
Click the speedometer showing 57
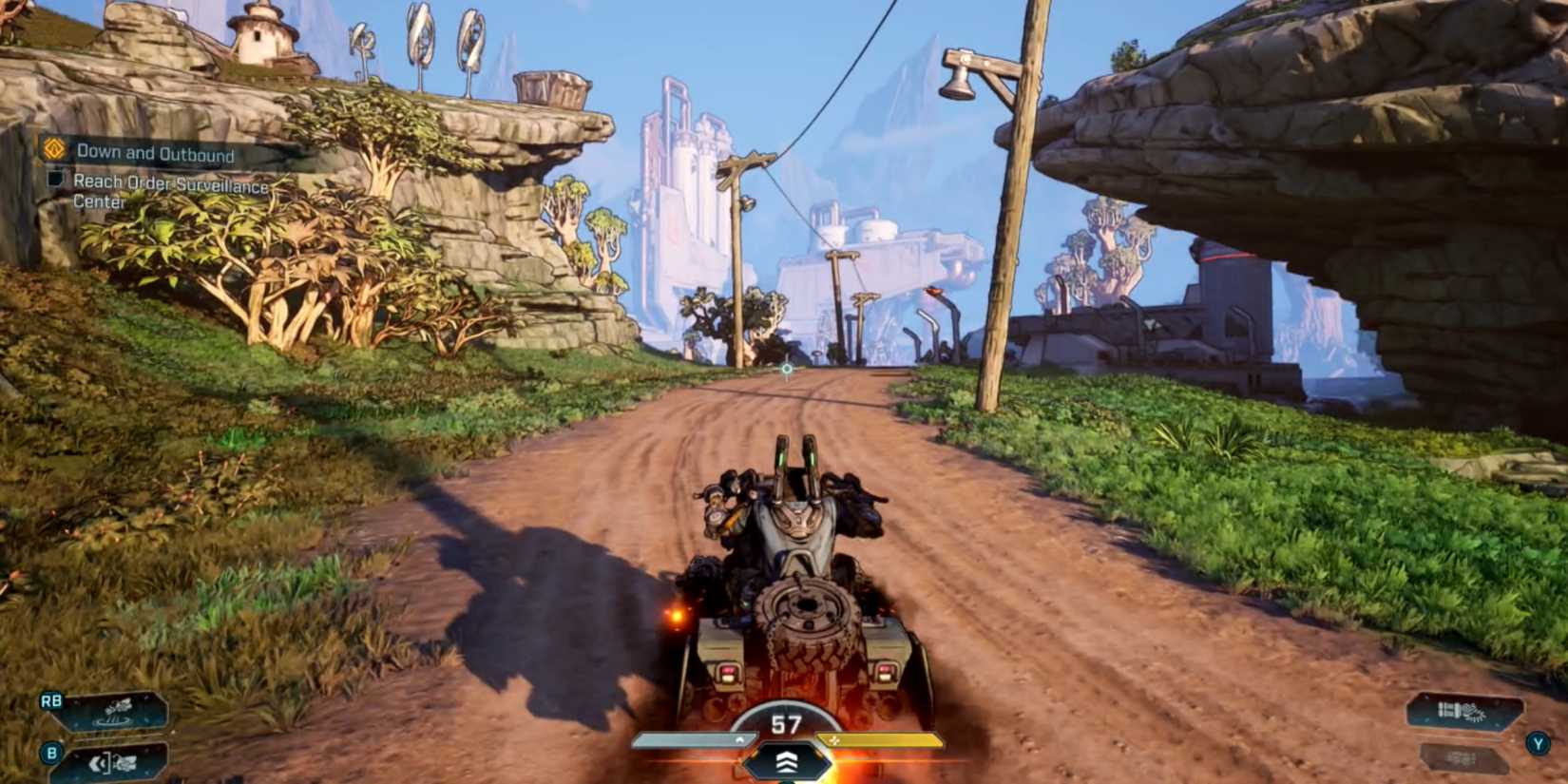783,721
